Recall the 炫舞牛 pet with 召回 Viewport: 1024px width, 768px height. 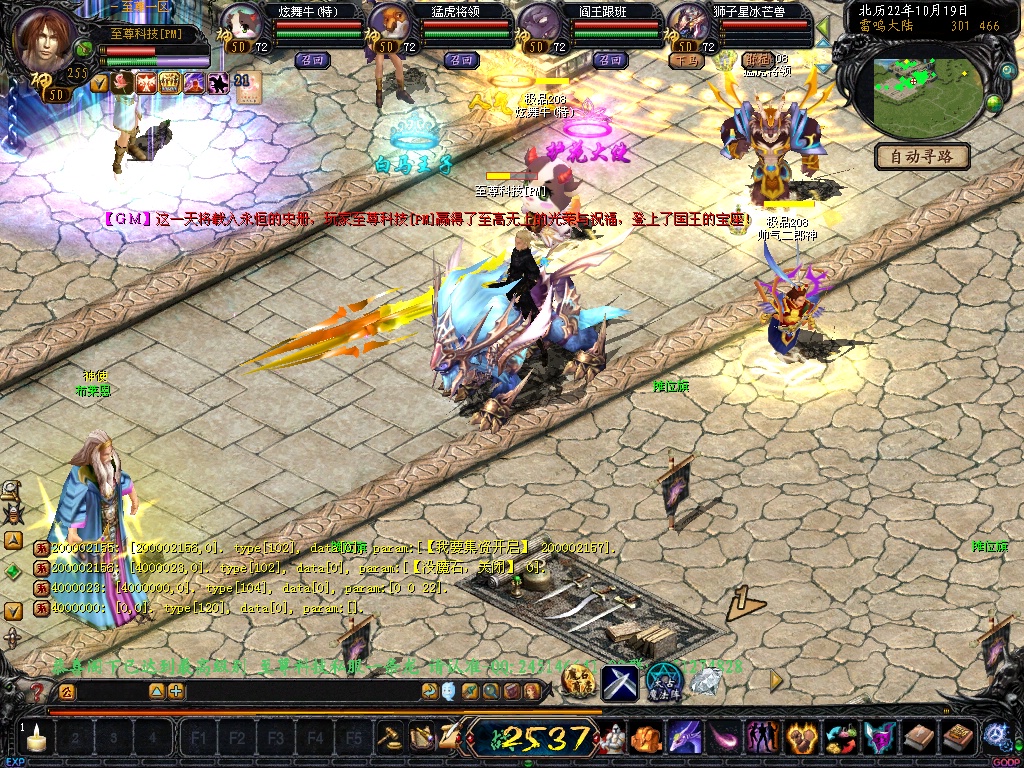(x=310, y=60)
